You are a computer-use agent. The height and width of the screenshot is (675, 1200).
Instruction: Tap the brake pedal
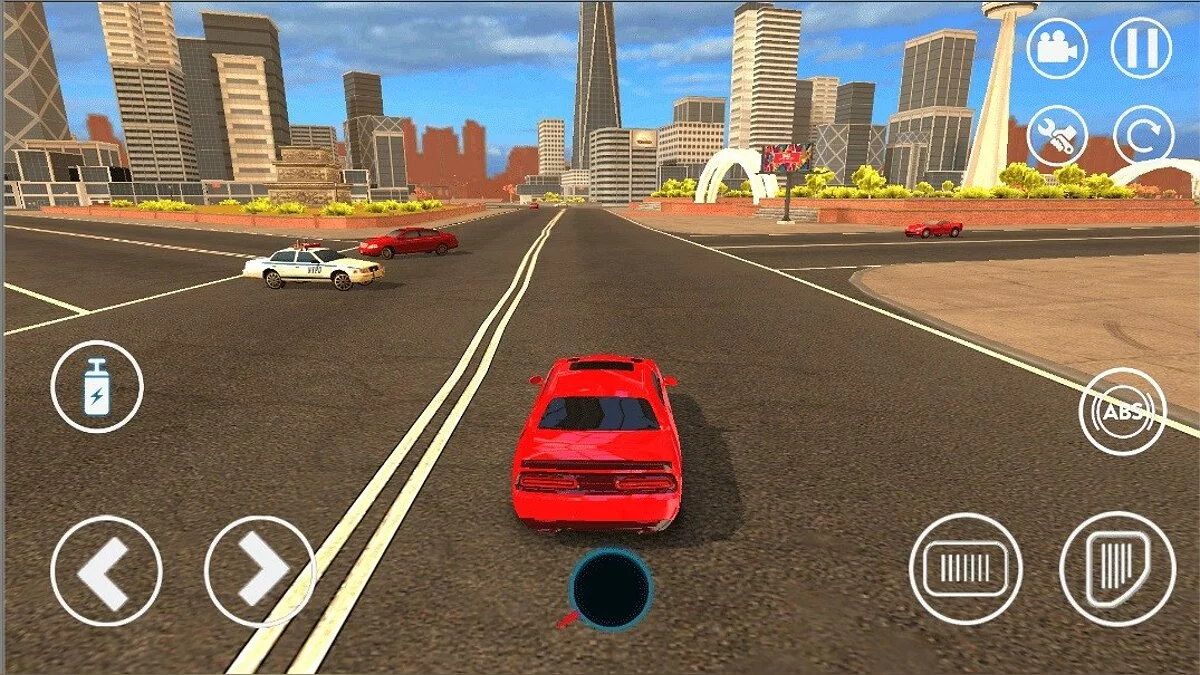[965, 569]
